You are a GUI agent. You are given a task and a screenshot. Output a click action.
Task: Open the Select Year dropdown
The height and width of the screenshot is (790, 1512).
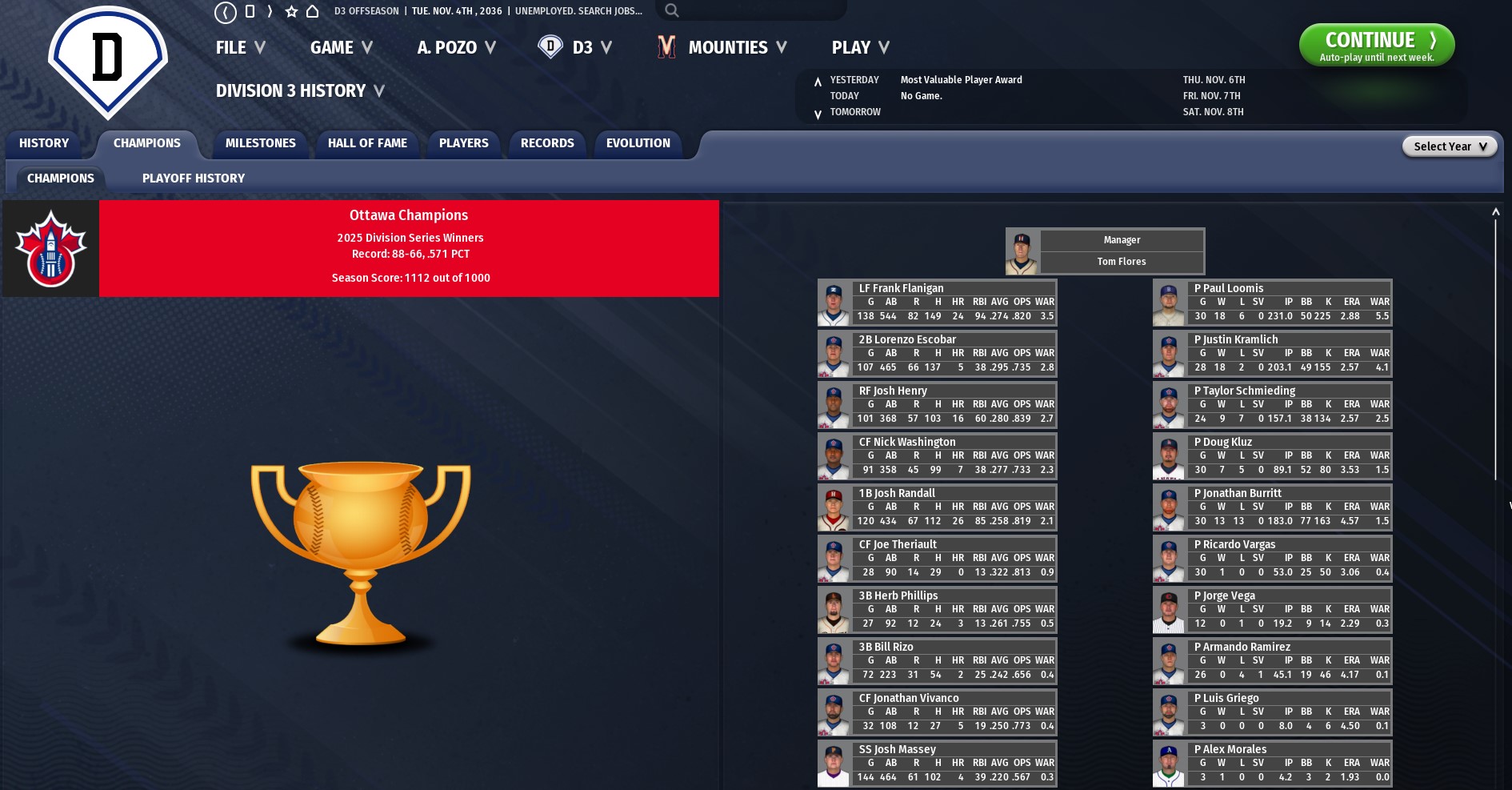pyautogui.click(x=1449, y=146)
